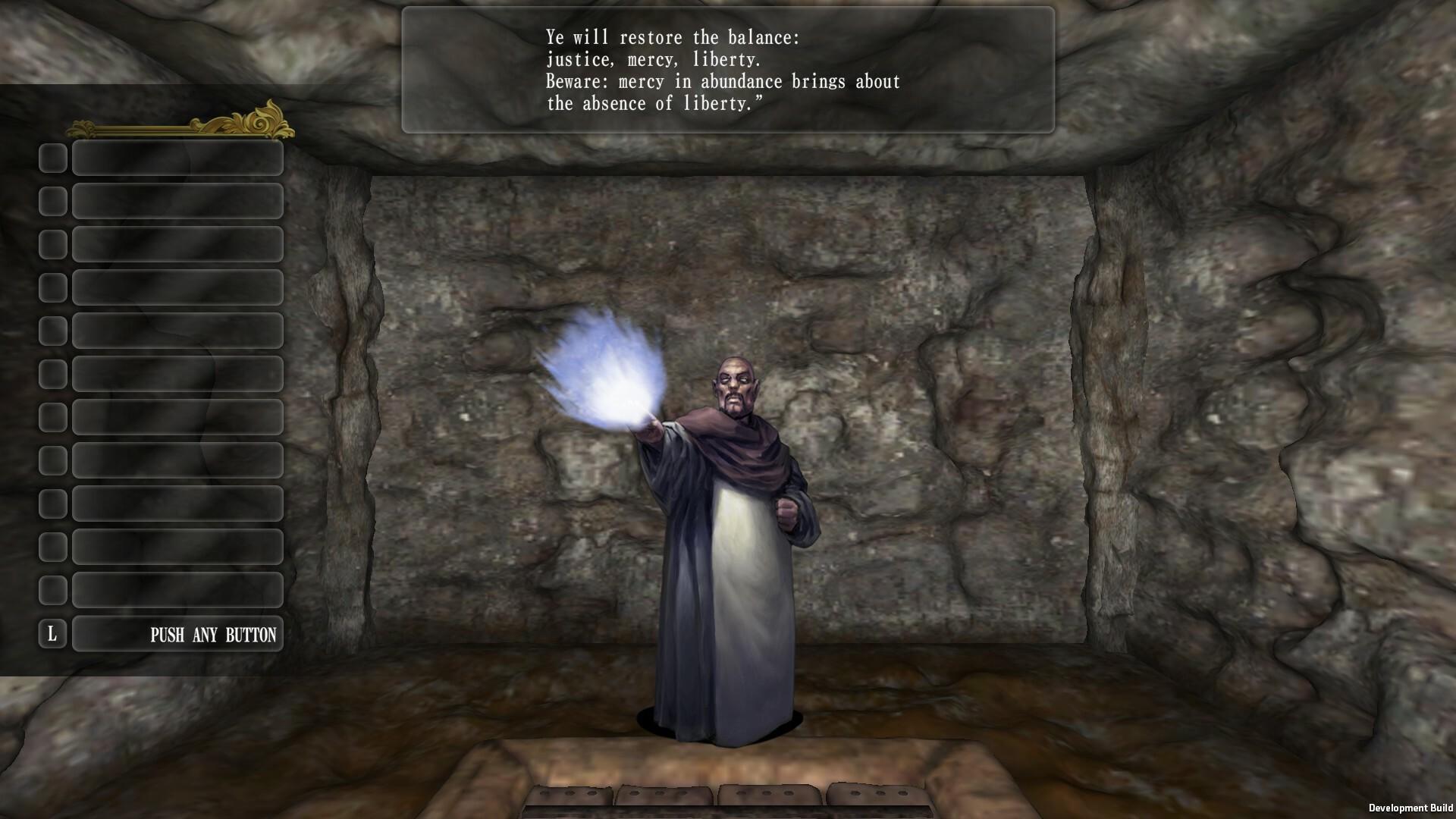Screen dimensions: 1456x819
Task: Expand the second empty sidebar slot
Action: pos(177,201)
